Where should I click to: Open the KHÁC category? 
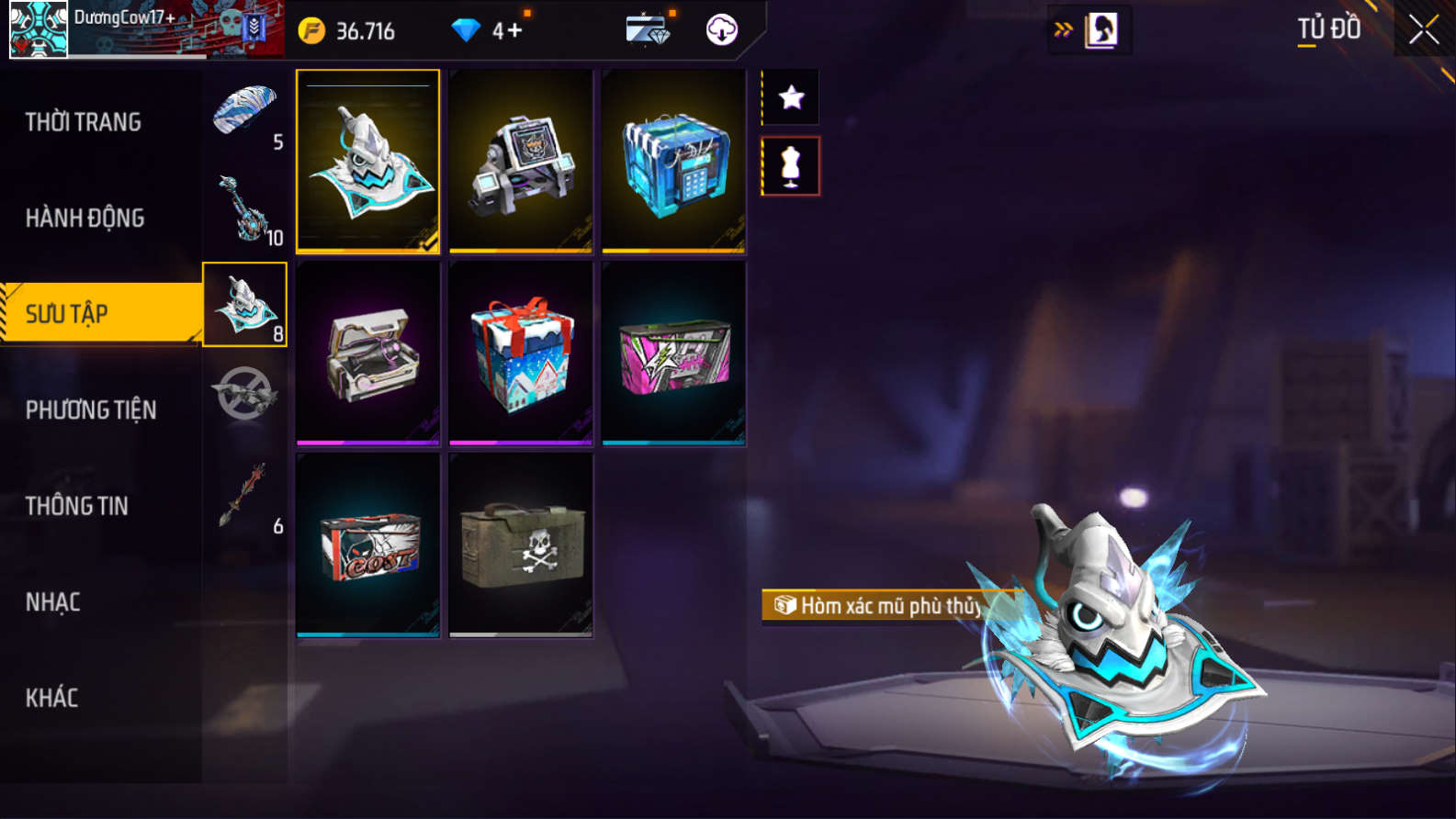52,698
